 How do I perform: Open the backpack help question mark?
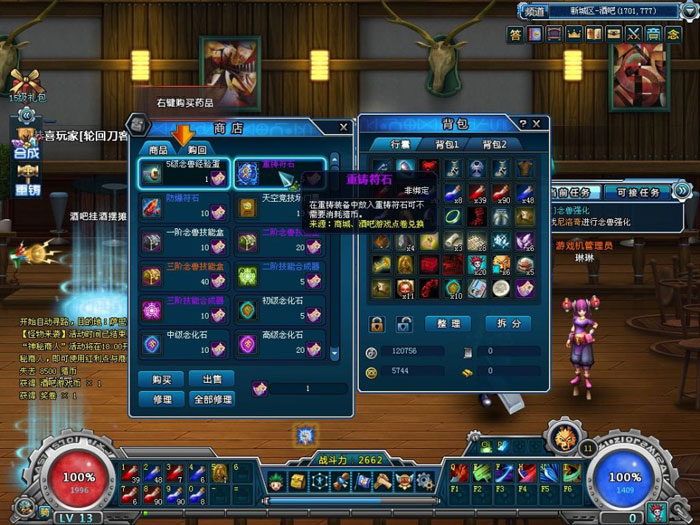pos(522,123)
